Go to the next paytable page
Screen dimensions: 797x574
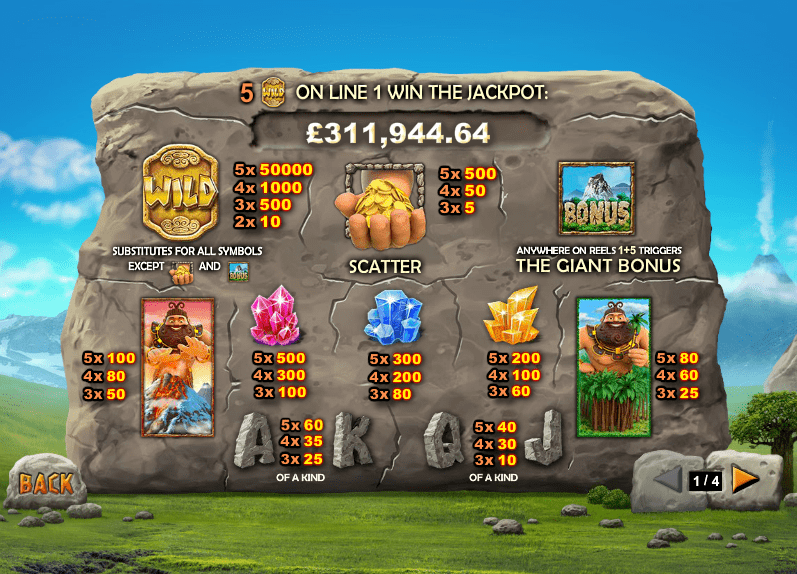click(x=745, y=480)
